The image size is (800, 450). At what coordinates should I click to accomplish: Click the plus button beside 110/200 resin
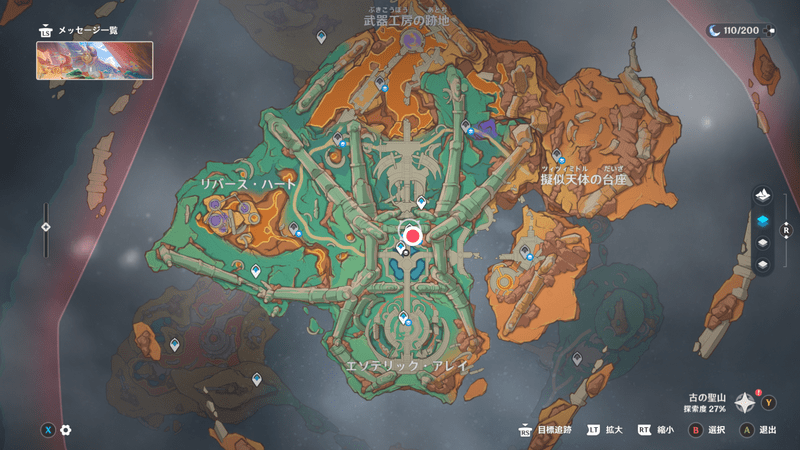(x=772, y=31)
